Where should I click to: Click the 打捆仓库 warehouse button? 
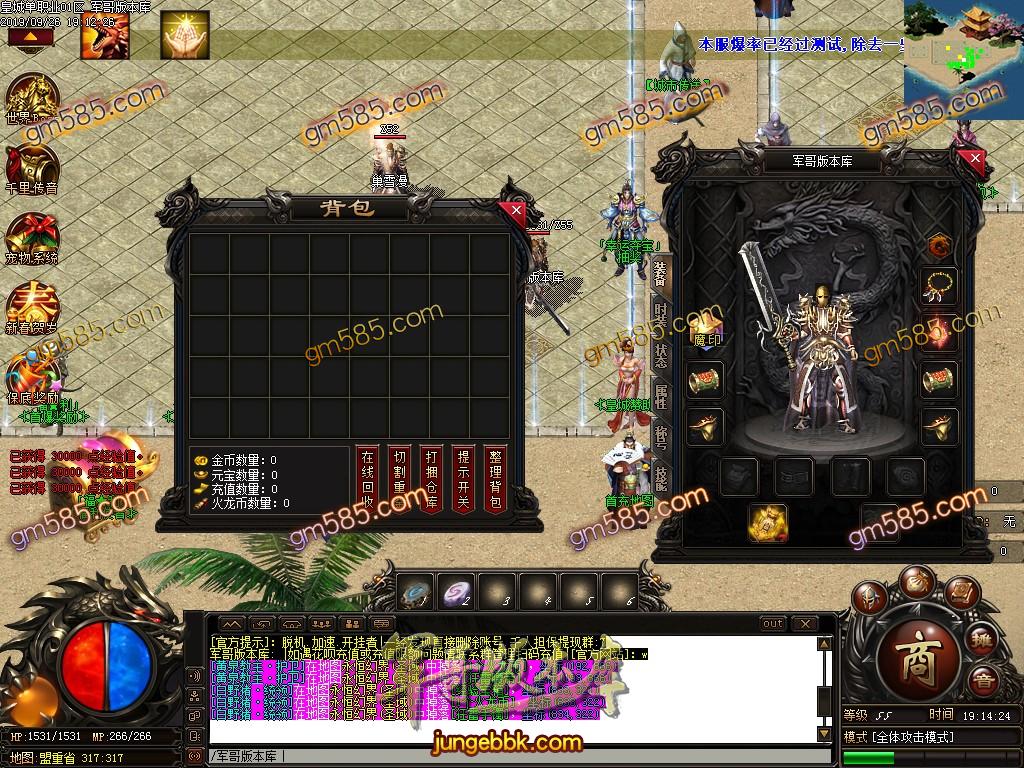click(430, 479)
